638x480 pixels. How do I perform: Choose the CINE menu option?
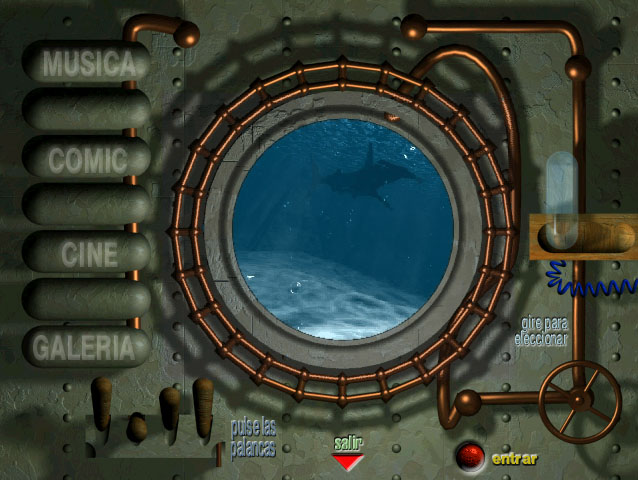88,253
